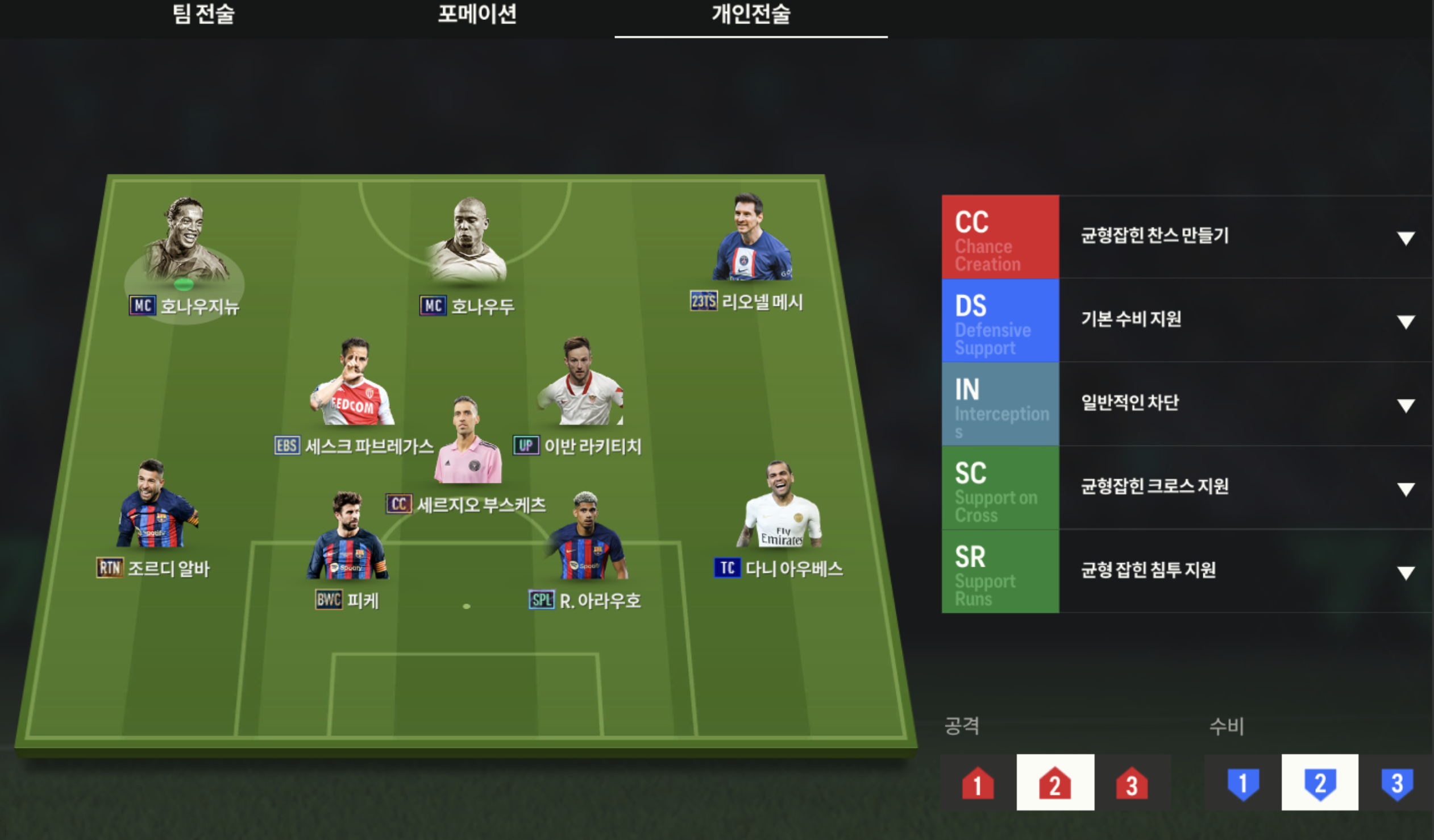Select red attack level 3

pos(1132,783)
